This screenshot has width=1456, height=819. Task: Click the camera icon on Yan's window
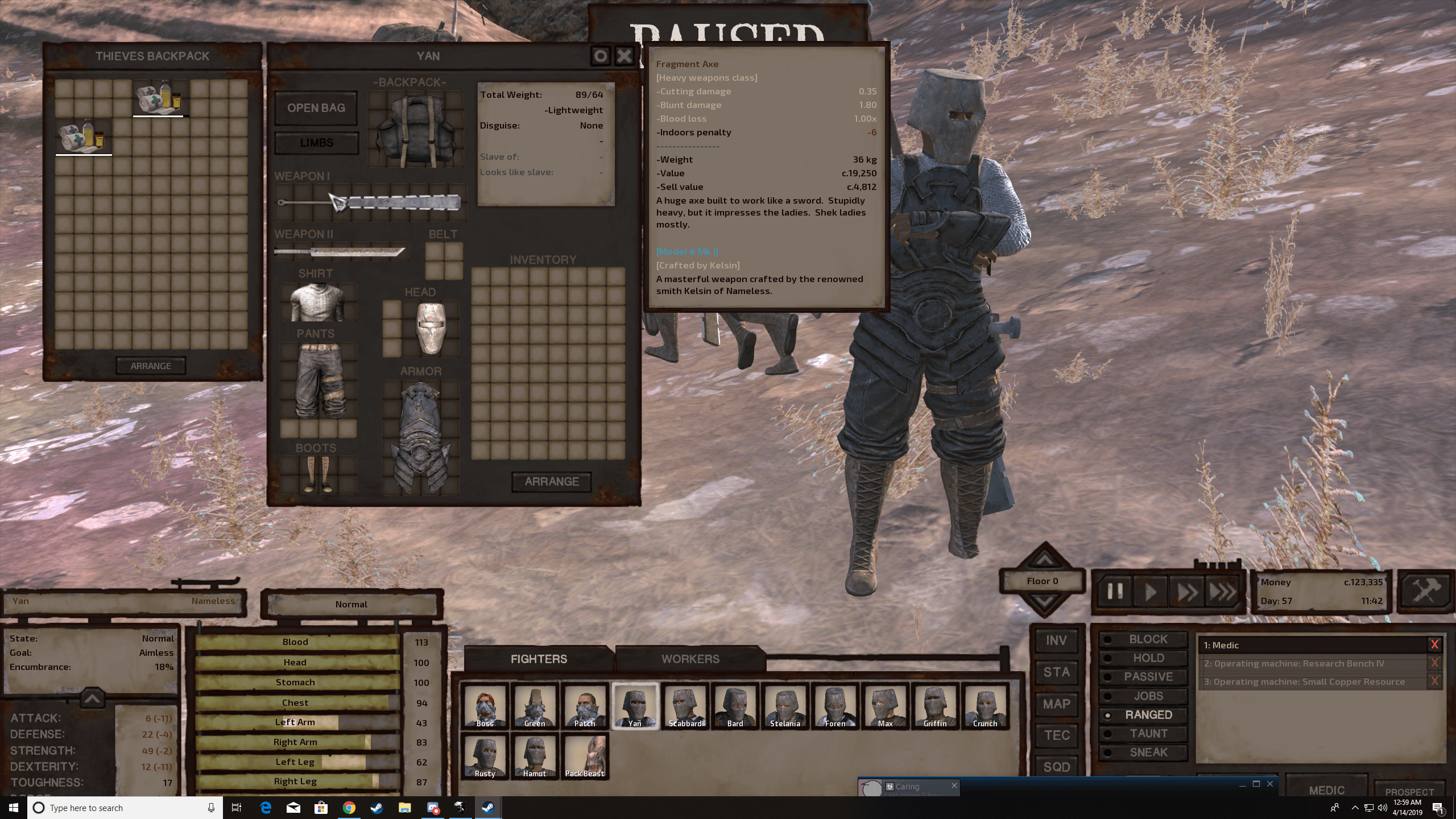[601, 56]
